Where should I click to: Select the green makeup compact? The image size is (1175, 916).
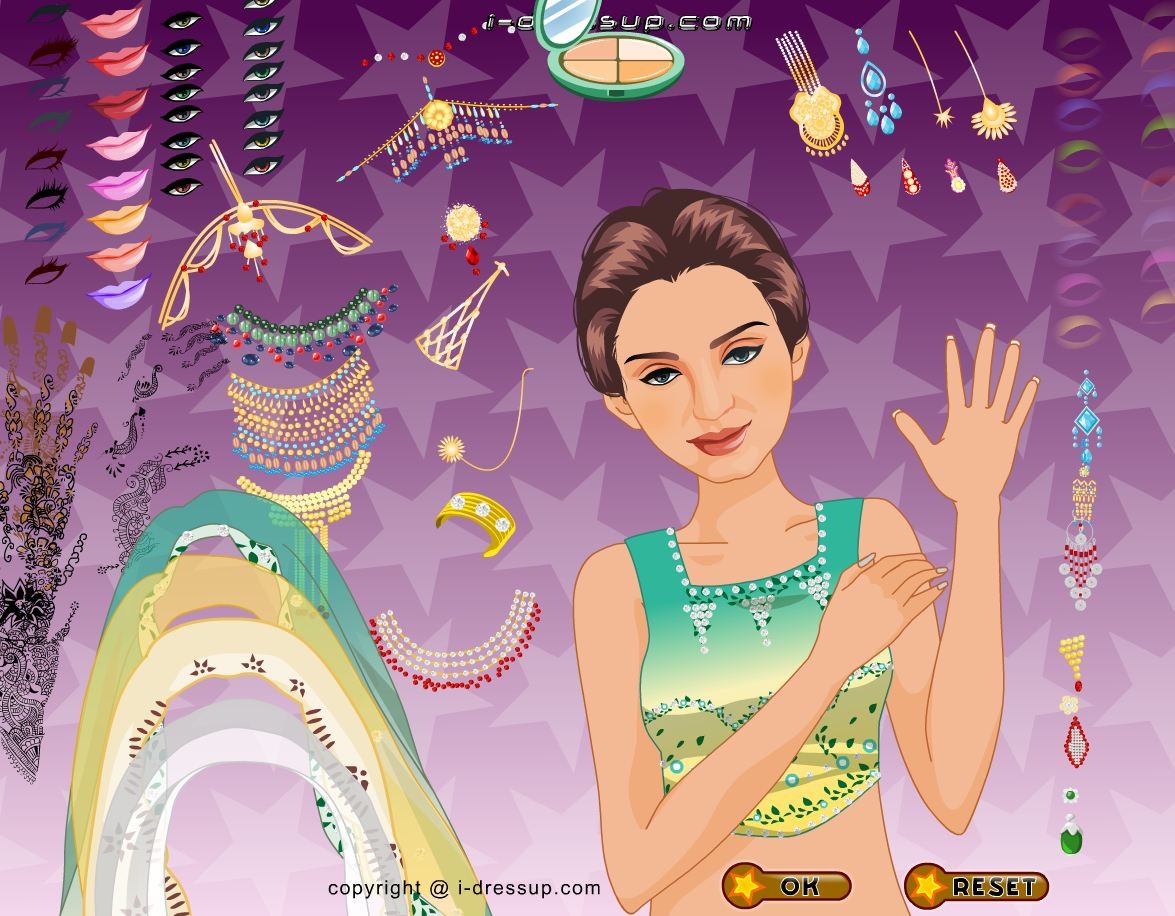pyautogui.click(x=616, y=57)
